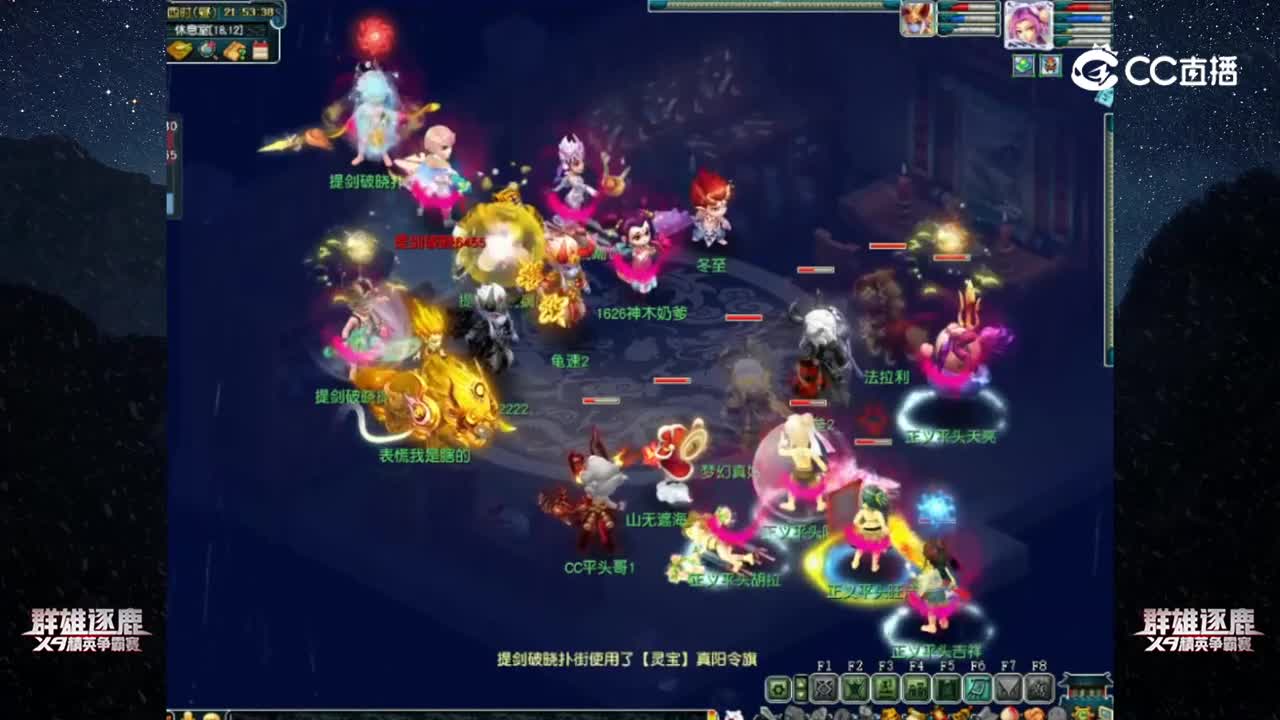Viewport: 1280px width, 720px height.
Task: Expand the arrow beside the minimap panel
Action: point(277,20)
